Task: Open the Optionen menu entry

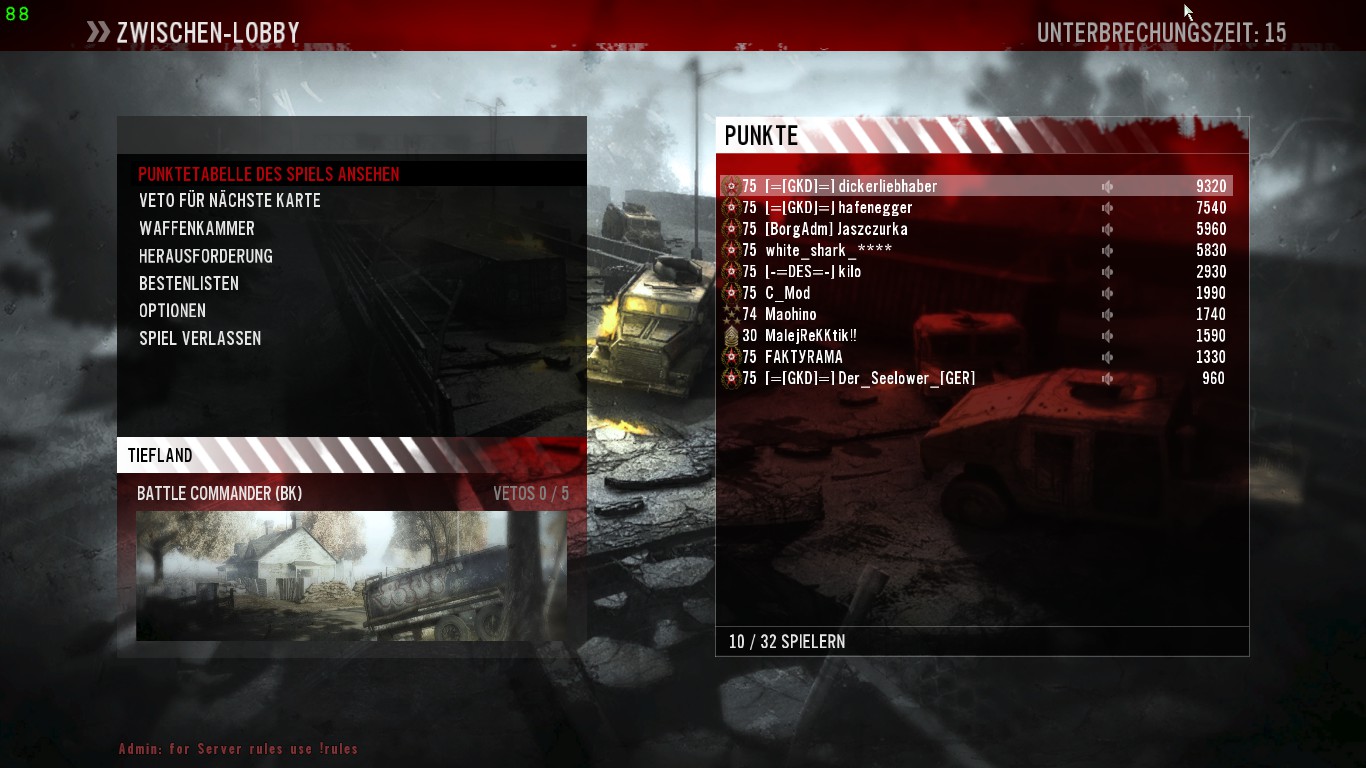Action: coord(172,310)
